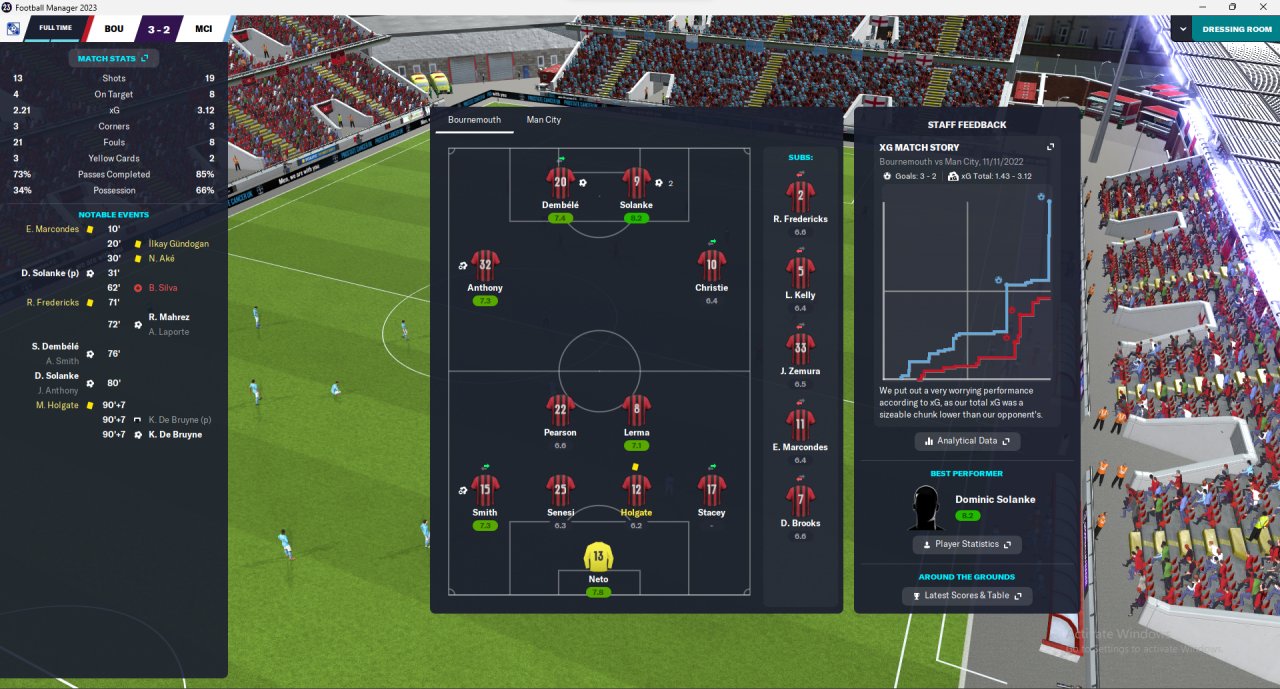Click the Dressing Room button
The height and width of the screenshot is (689, 1280).
(x=1236, y=29)
